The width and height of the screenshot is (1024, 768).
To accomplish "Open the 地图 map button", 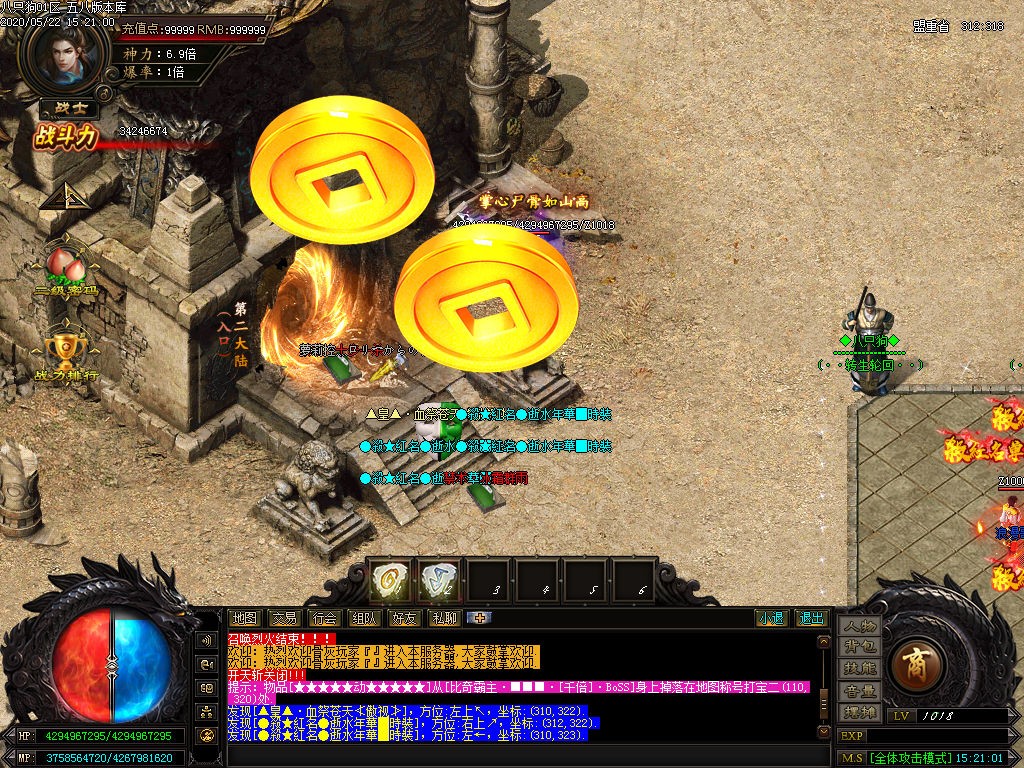I will point(244,618).
